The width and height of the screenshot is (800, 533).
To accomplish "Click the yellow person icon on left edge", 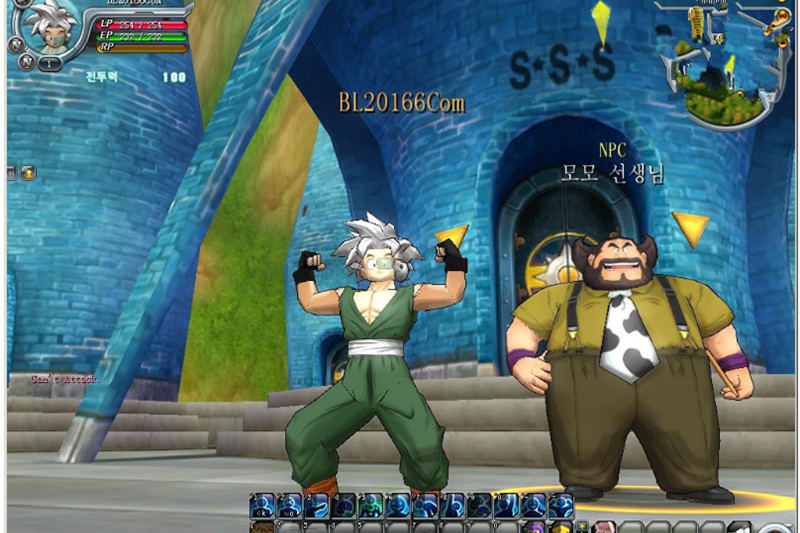I will tap(27, 172).
